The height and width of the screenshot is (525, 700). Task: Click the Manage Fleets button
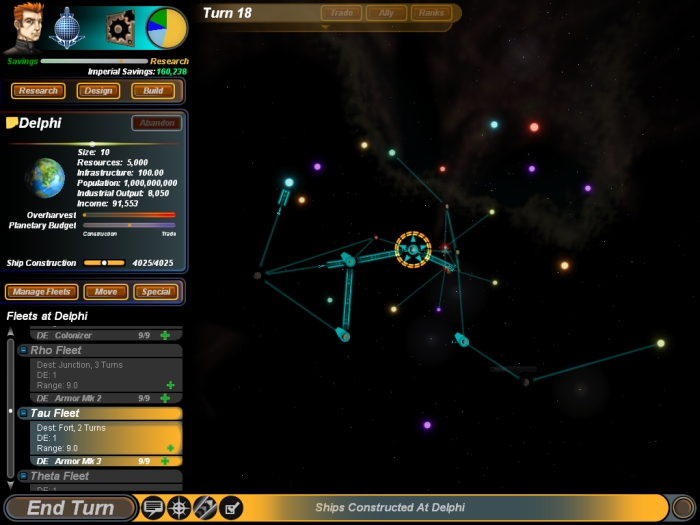pos(41,292)
